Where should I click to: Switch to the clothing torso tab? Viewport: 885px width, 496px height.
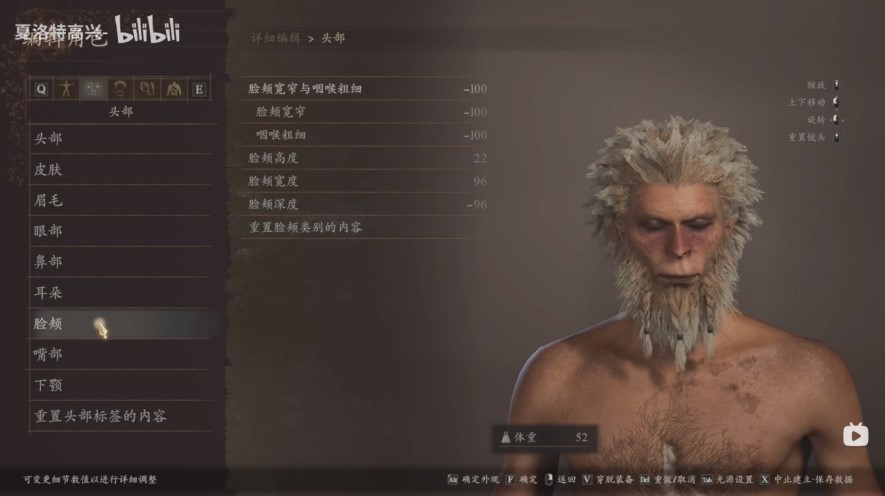click(x=173, y=89)
